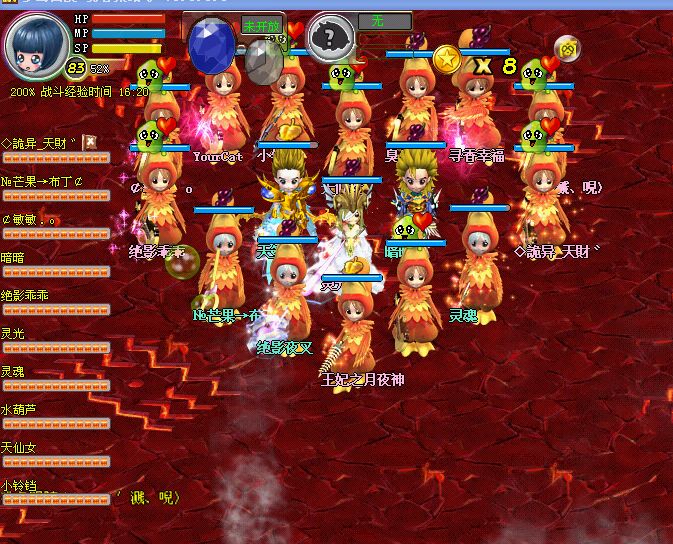
Task: Pick team member 天仙女 in list
Action: pyautogui.click(x=20, y=447)
